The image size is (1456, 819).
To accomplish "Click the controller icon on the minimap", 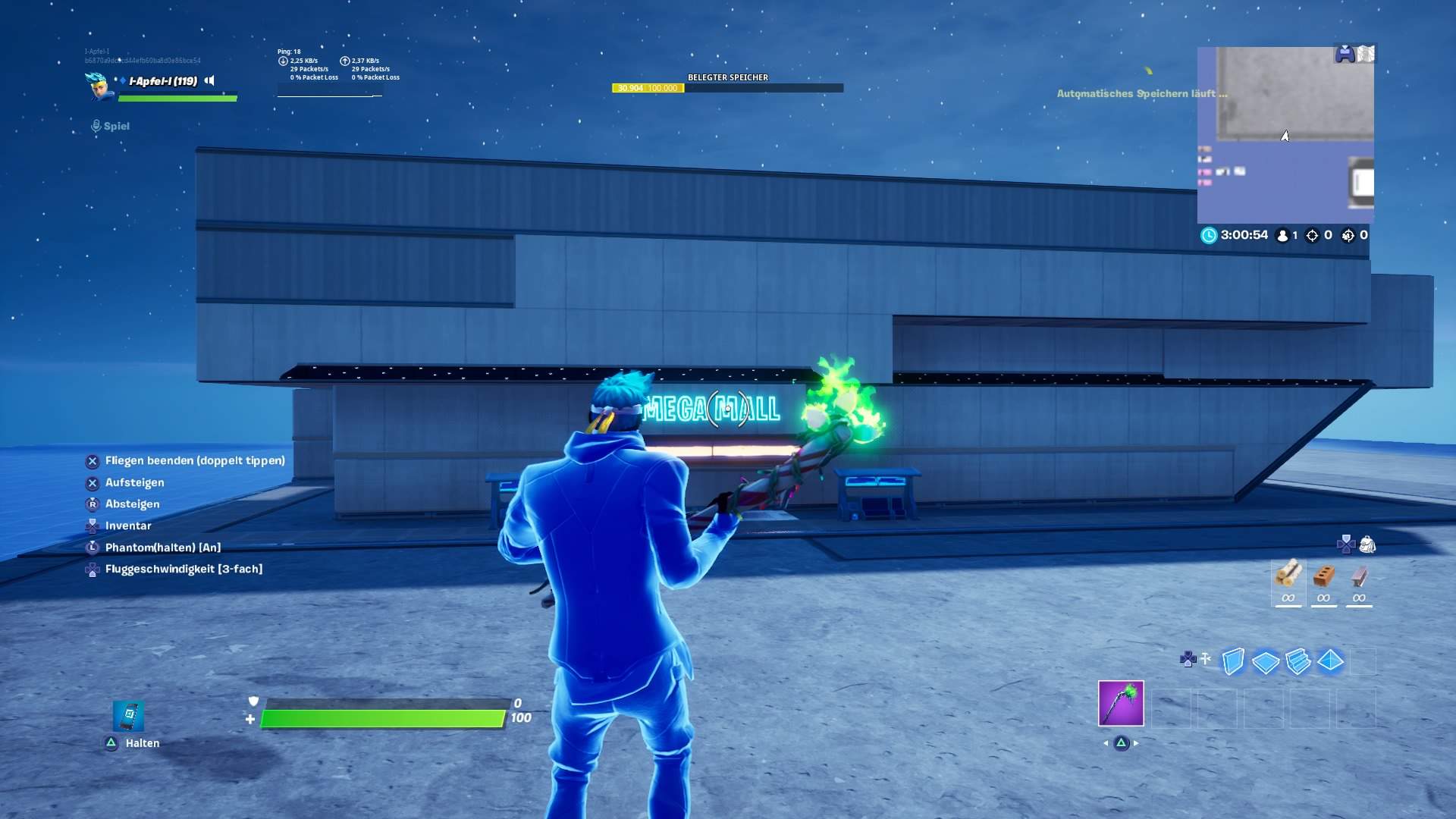I will (x=1346, y=52).
